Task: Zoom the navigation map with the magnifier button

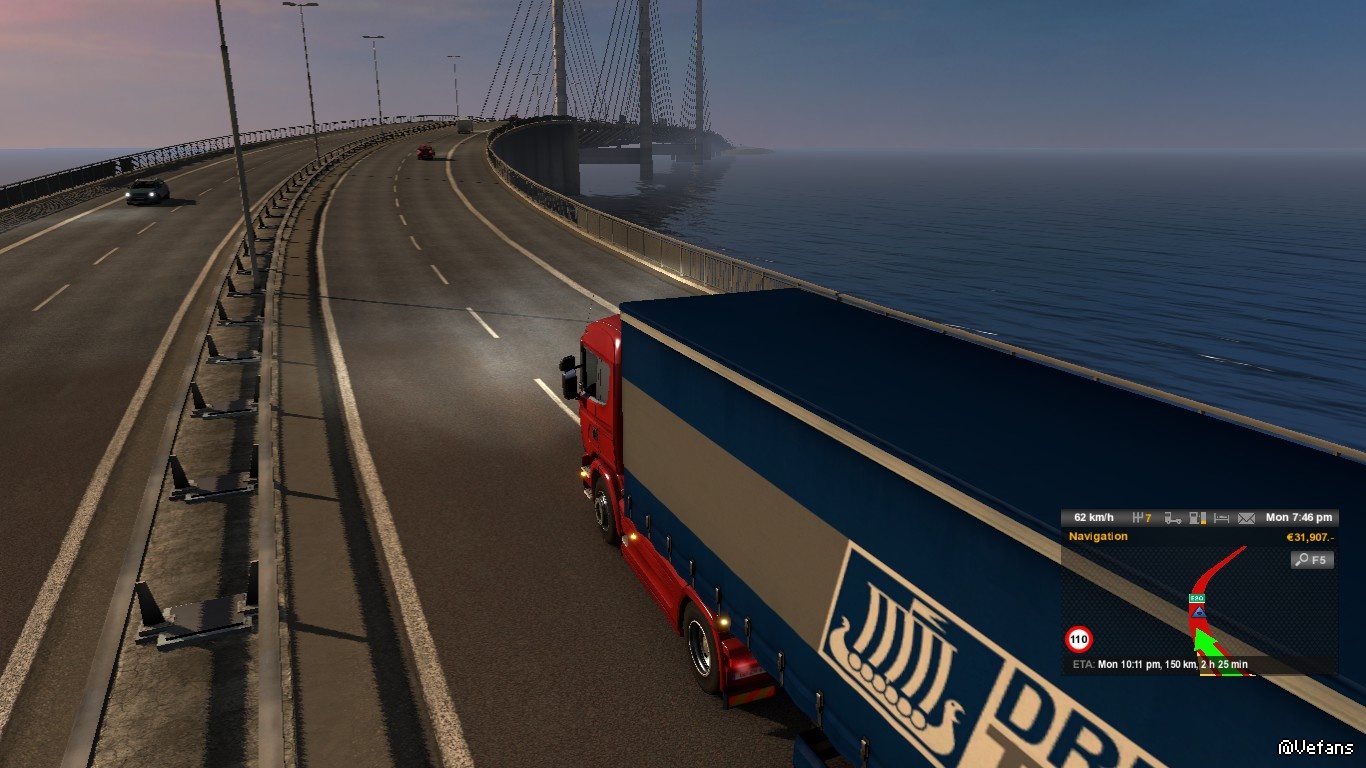Action: pos(1312,560)
